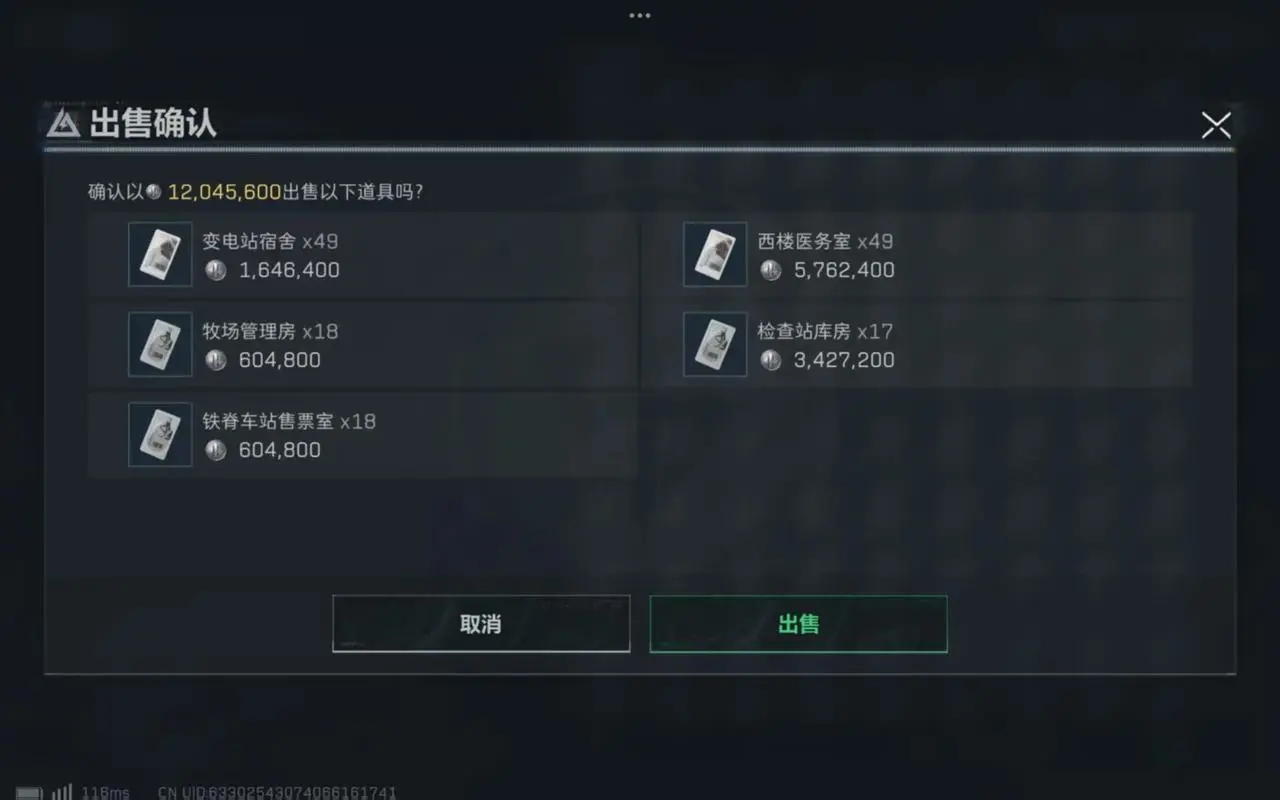Select the 变电站宿舍 key card thumbnail
Screen dimensions: 1280x800
pos(160,254)
